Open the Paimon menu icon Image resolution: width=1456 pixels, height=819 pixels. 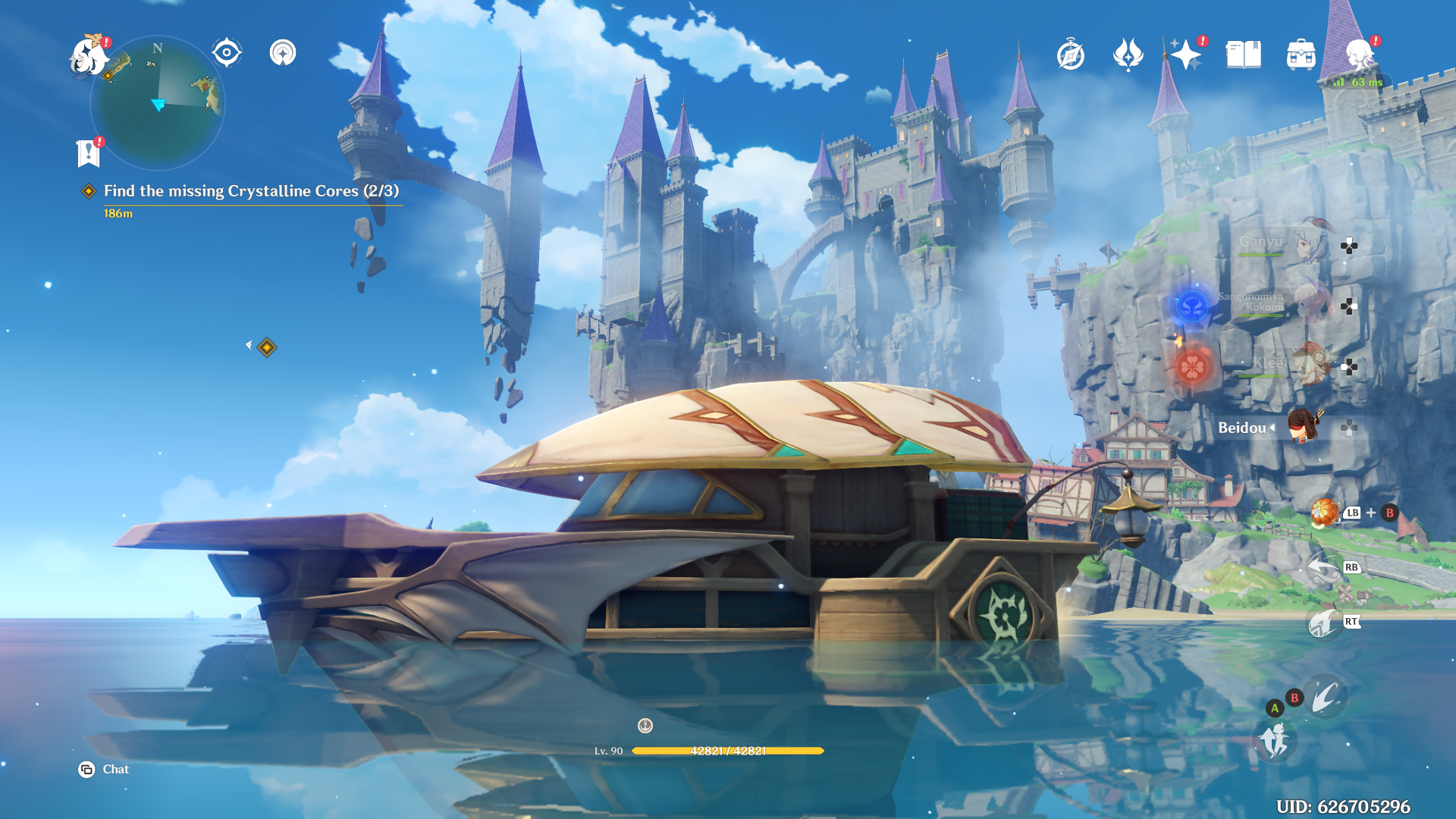point(89,57)
